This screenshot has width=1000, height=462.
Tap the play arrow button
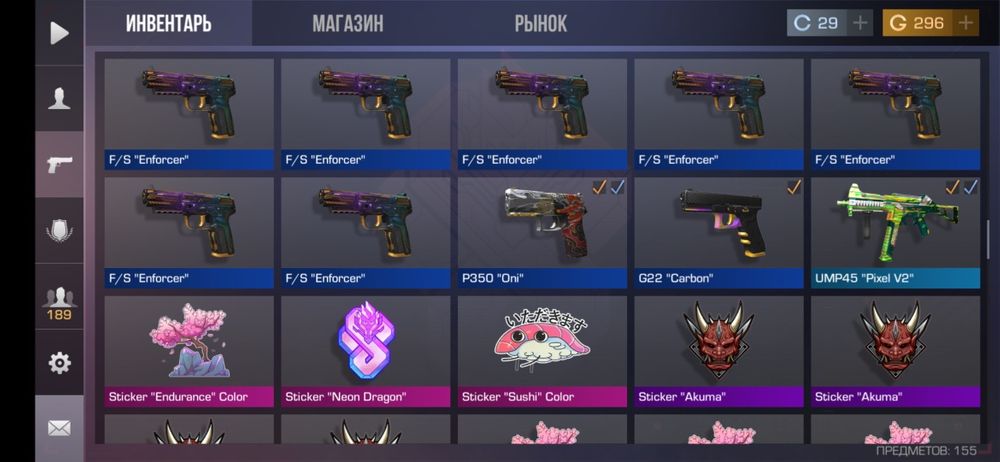coord(60,33)
